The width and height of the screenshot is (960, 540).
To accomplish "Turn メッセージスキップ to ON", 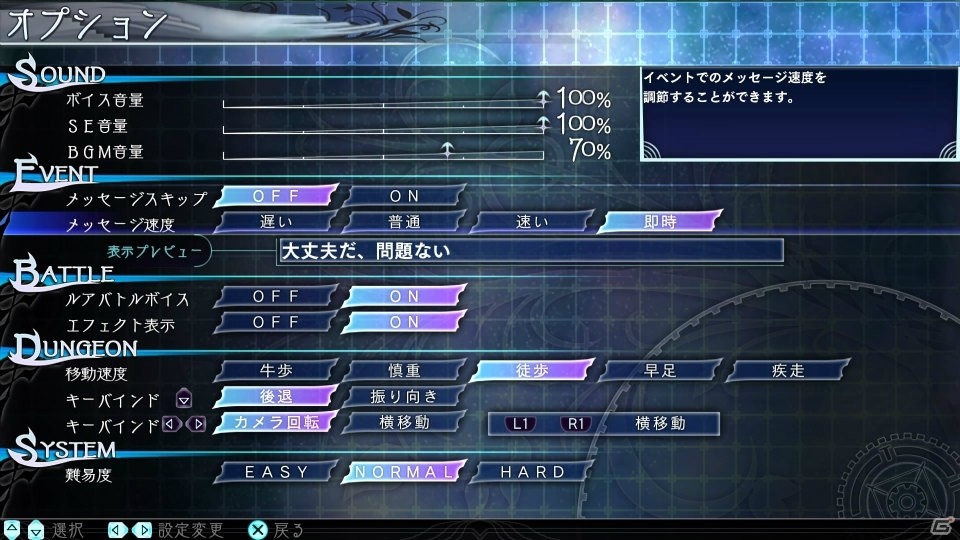I will pos(405,196).
